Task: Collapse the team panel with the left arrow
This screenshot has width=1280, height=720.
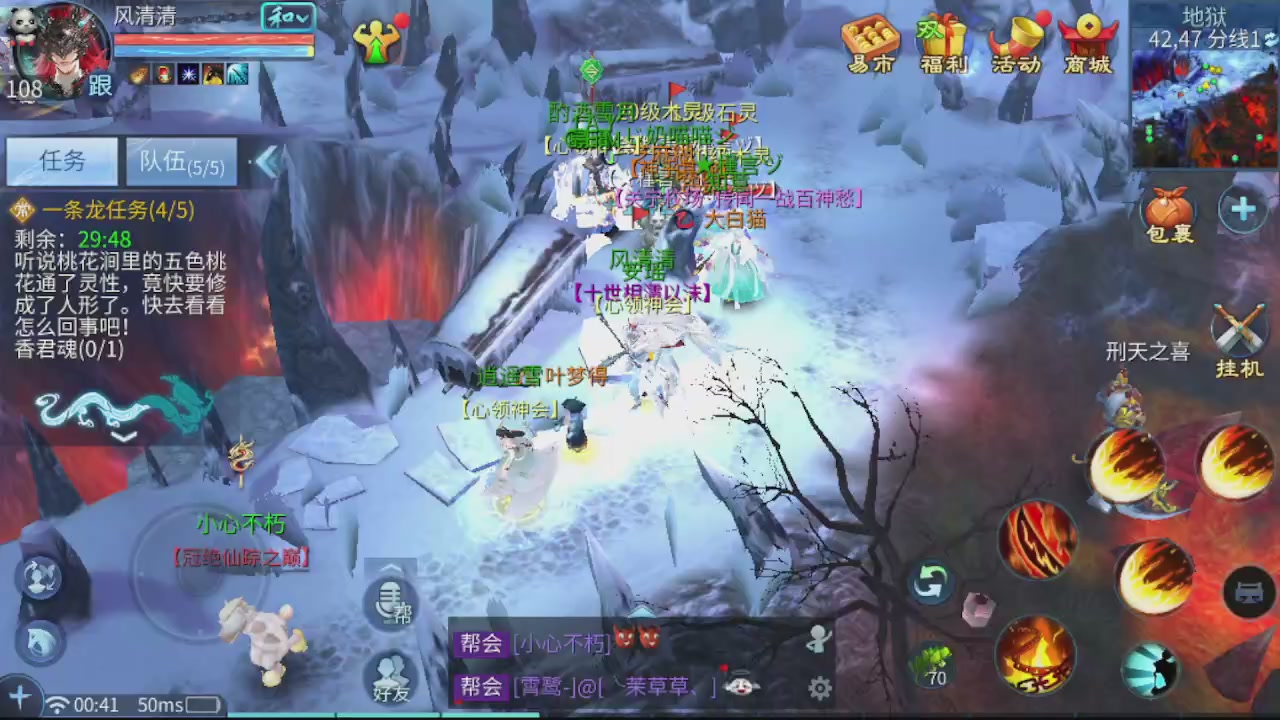Action: 268,163
